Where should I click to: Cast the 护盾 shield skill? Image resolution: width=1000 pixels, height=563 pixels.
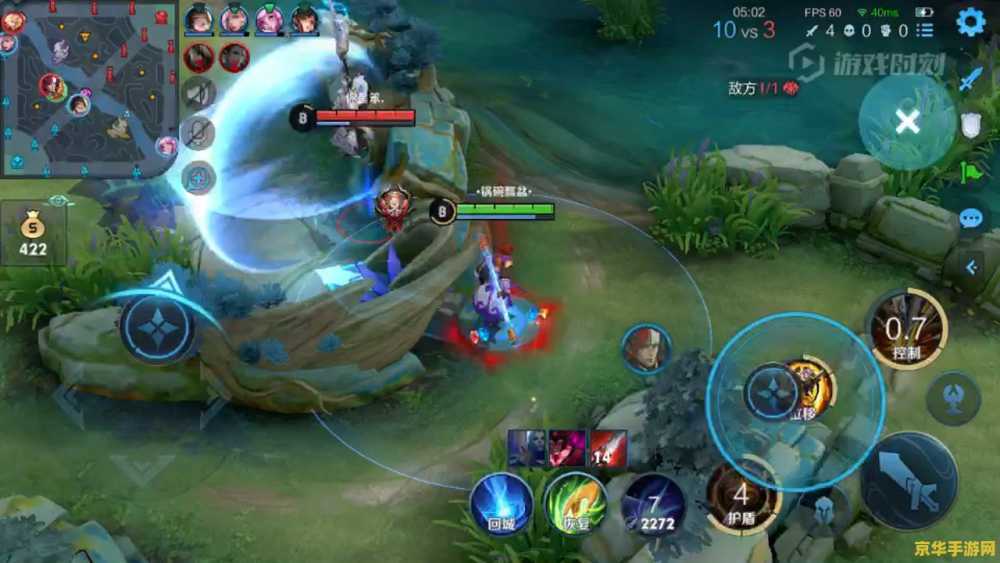click(x=742, y=496)
